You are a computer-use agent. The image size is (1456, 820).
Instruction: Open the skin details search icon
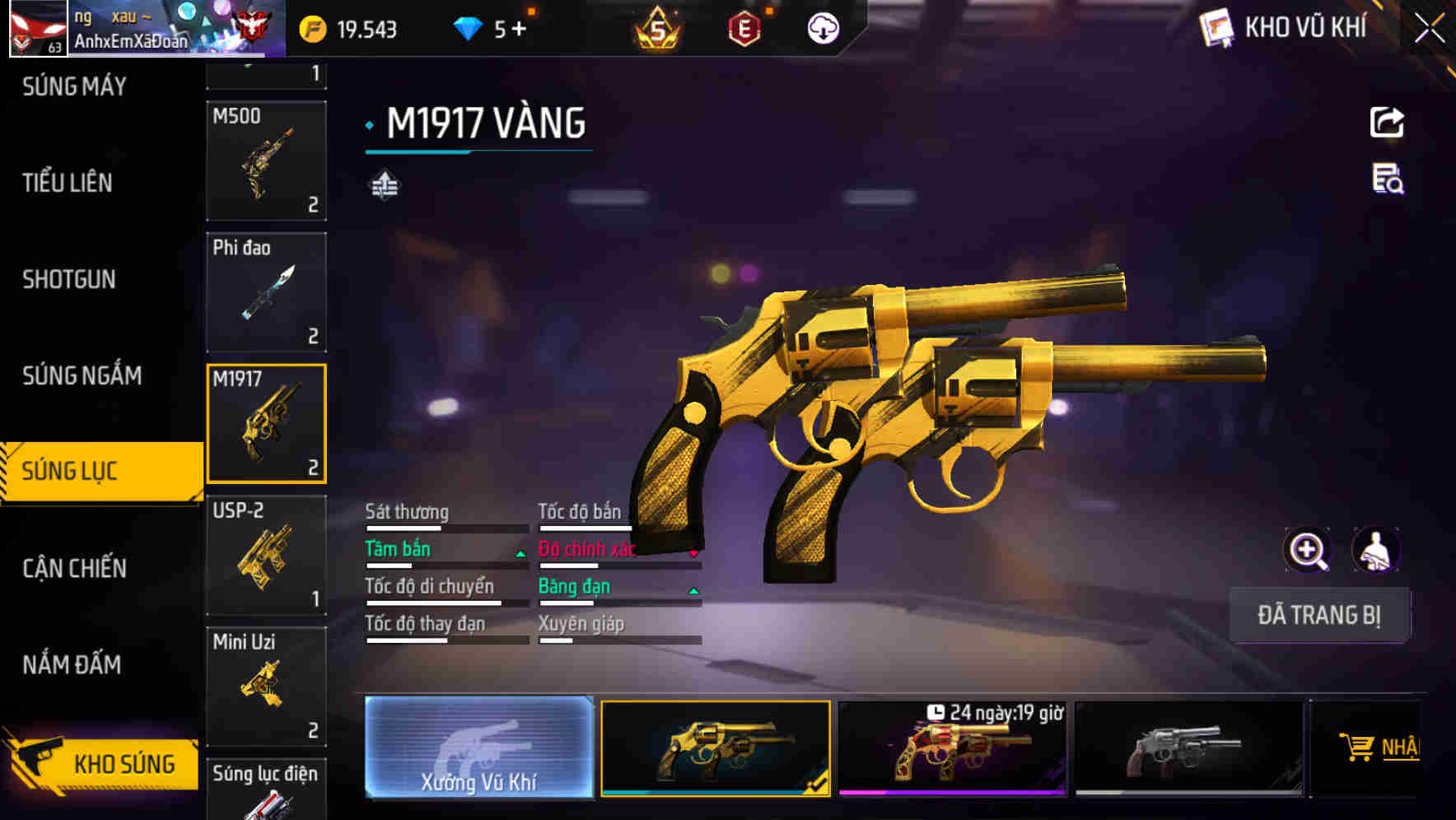1388,179
